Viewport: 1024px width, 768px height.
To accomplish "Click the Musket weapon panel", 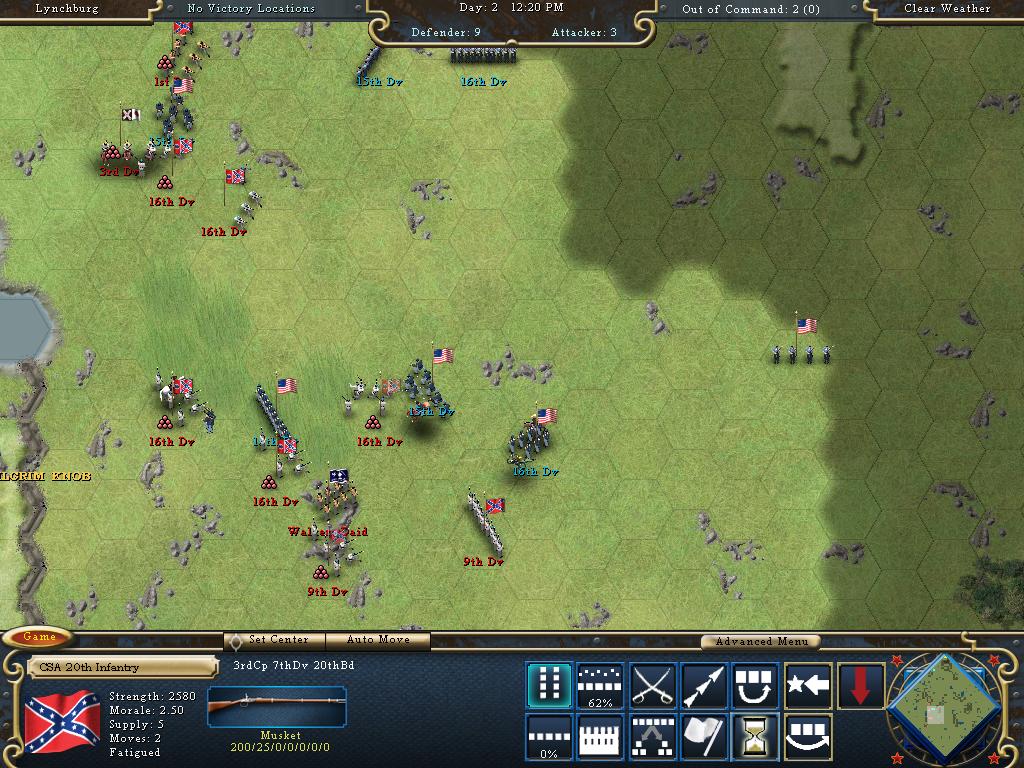I will pyautogui.click(x=277, y=712).
